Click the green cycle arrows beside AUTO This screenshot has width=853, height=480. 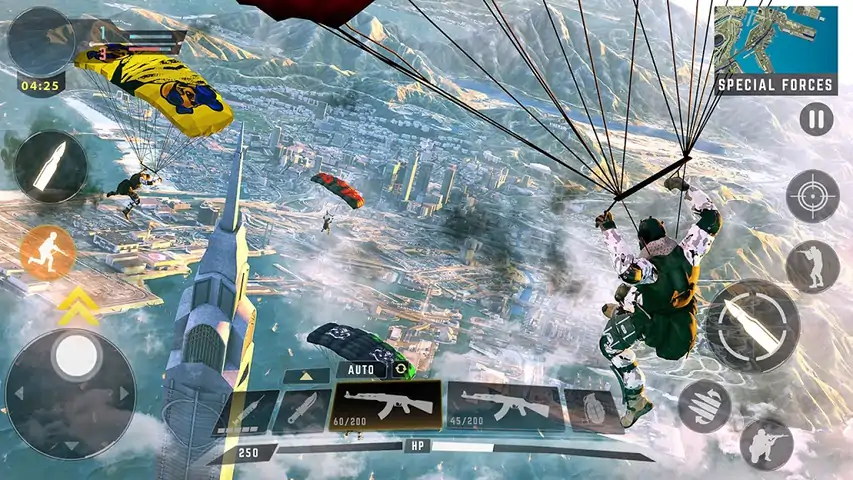pyautogui.click(x=402, y=368)
